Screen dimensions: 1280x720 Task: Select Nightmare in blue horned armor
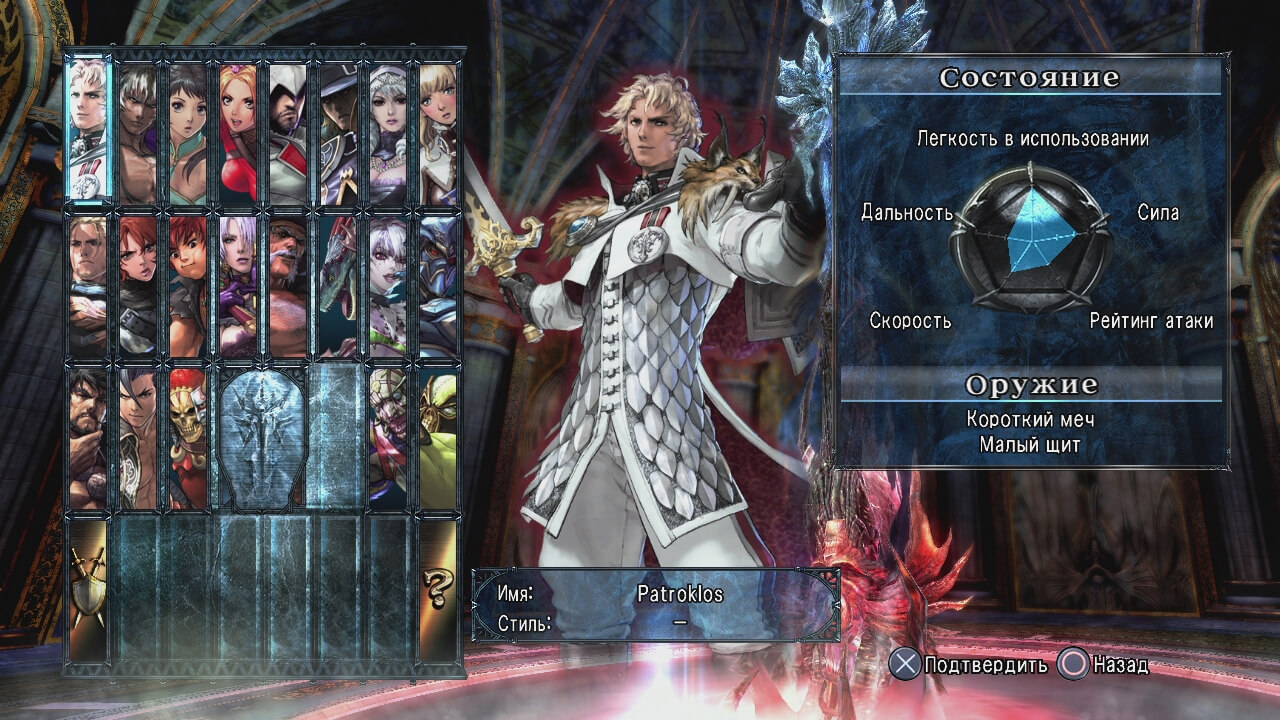pos(438,286)
